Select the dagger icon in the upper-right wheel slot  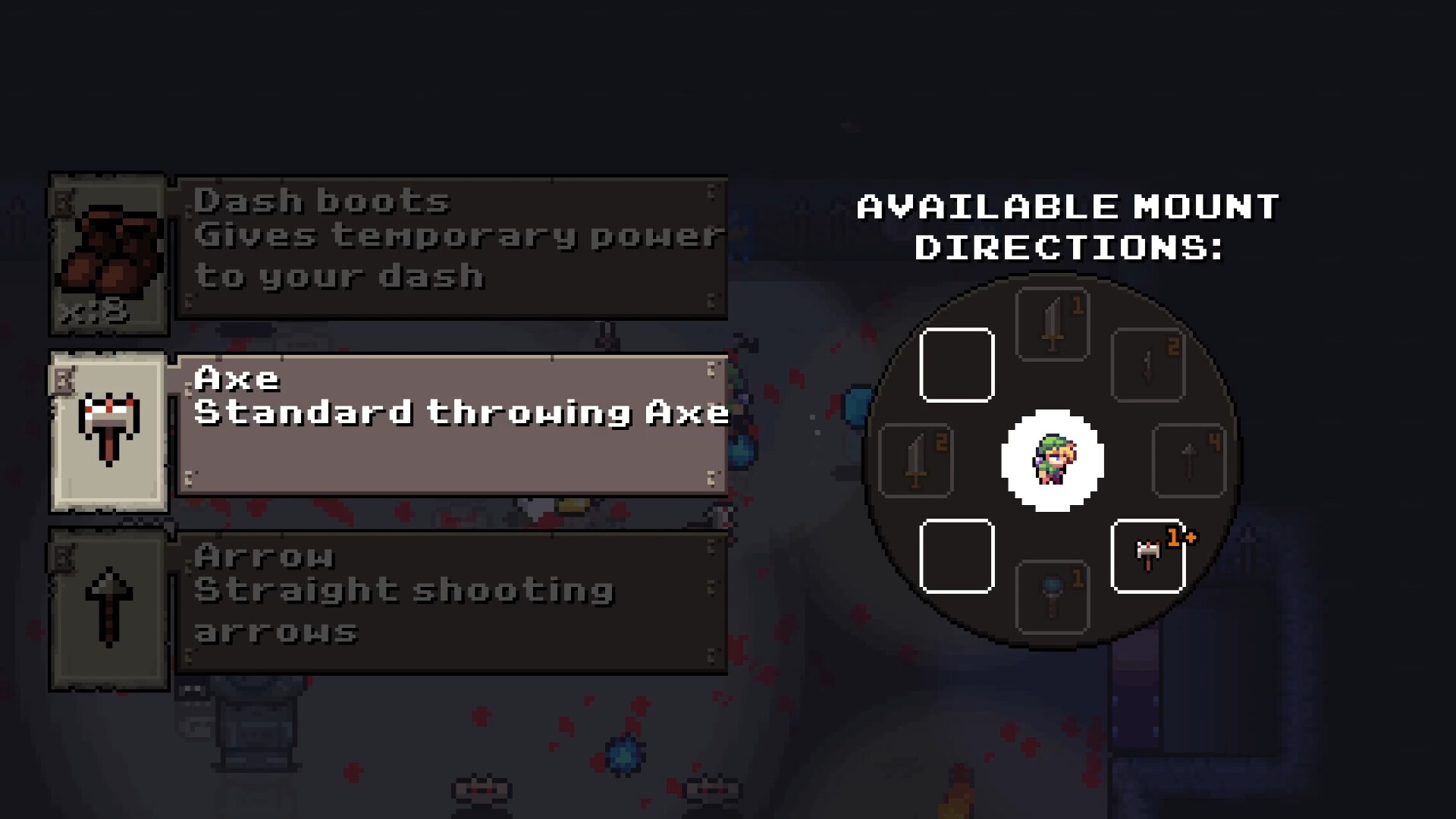(1147, 362)
